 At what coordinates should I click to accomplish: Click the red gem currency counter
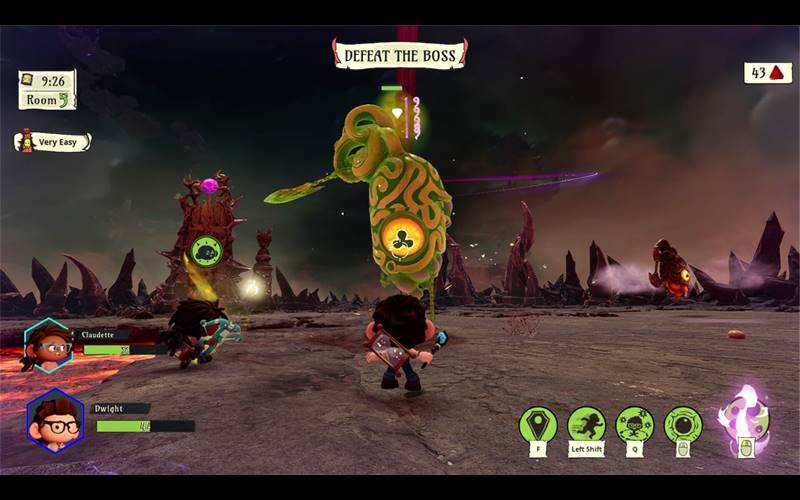[767, 73]
